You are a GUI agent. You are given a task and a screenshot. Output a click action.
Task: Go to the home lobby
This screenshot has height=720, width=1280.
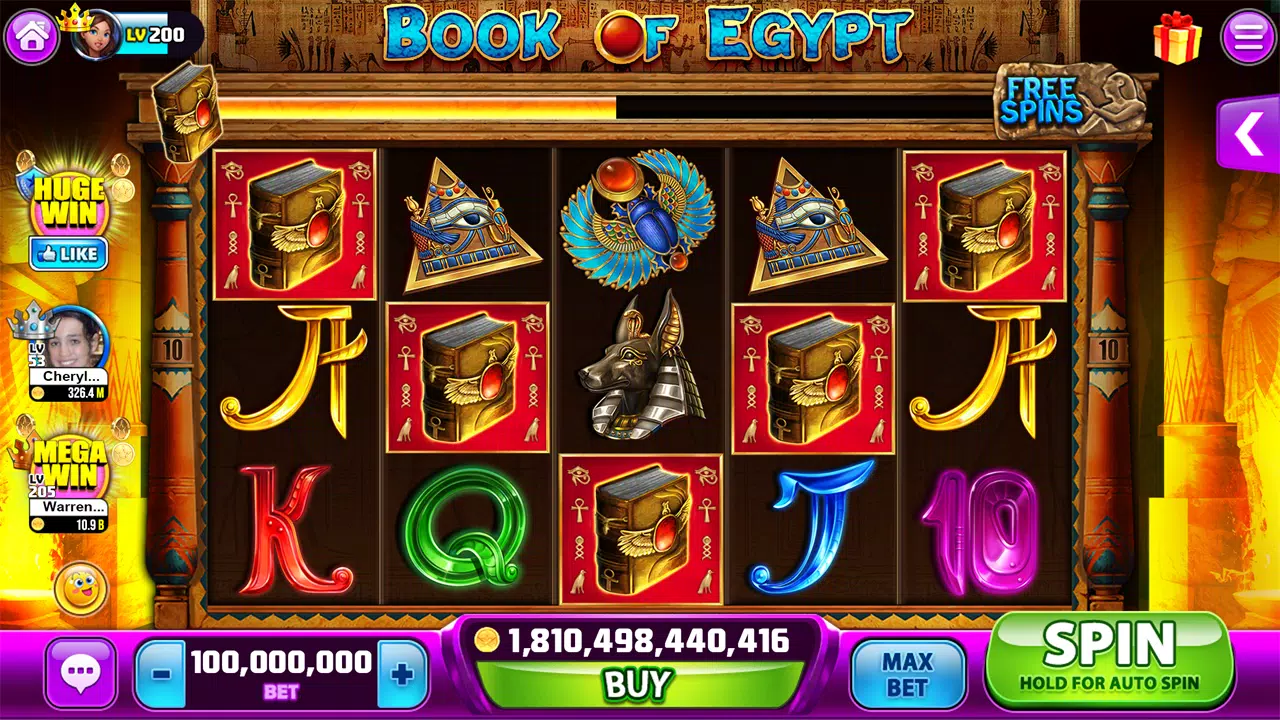point(32,37)
